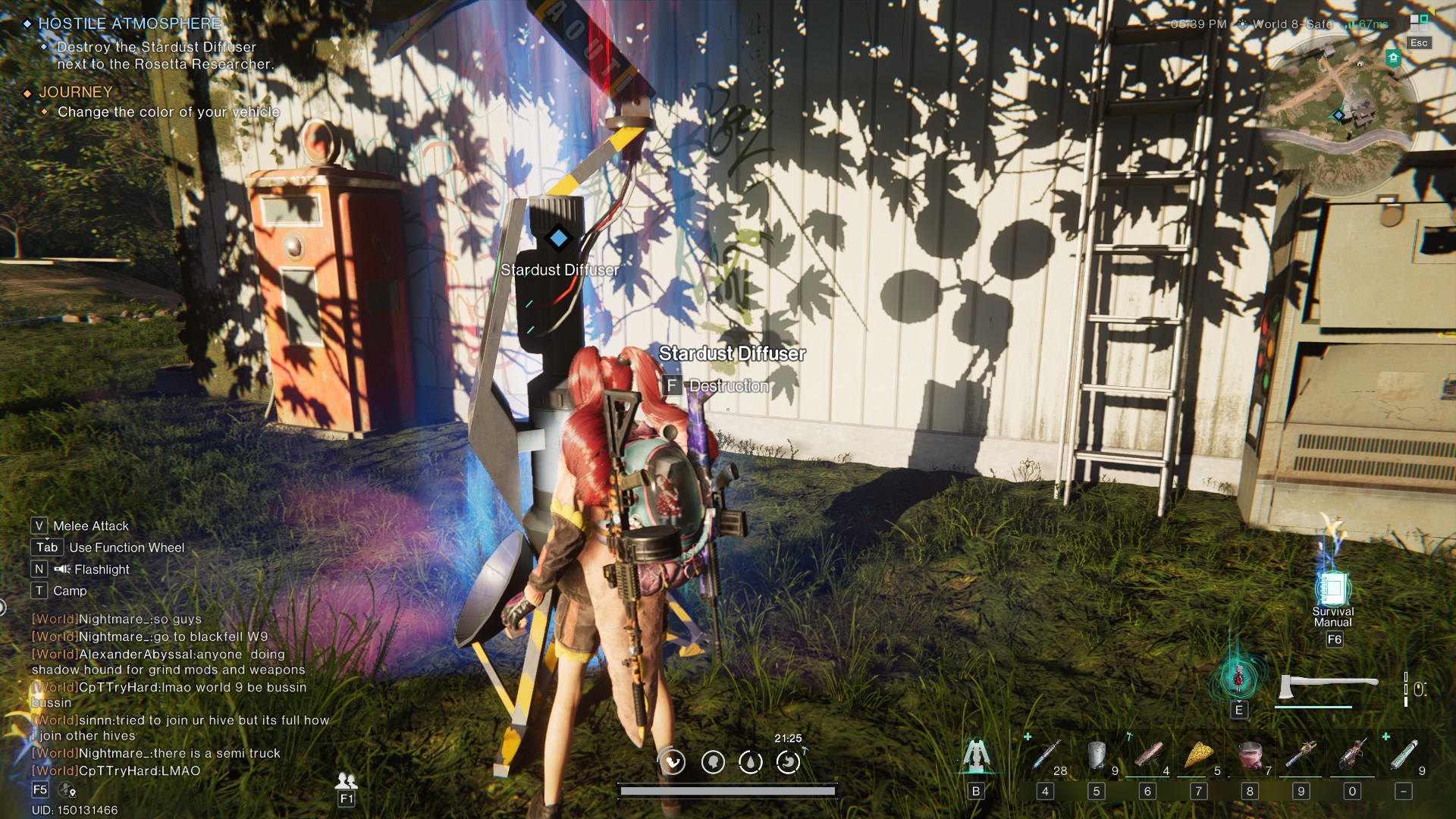Use the blue syringe with 28 count
The width and height of the screenshot is (1456, 819).
pos(1046,755)
